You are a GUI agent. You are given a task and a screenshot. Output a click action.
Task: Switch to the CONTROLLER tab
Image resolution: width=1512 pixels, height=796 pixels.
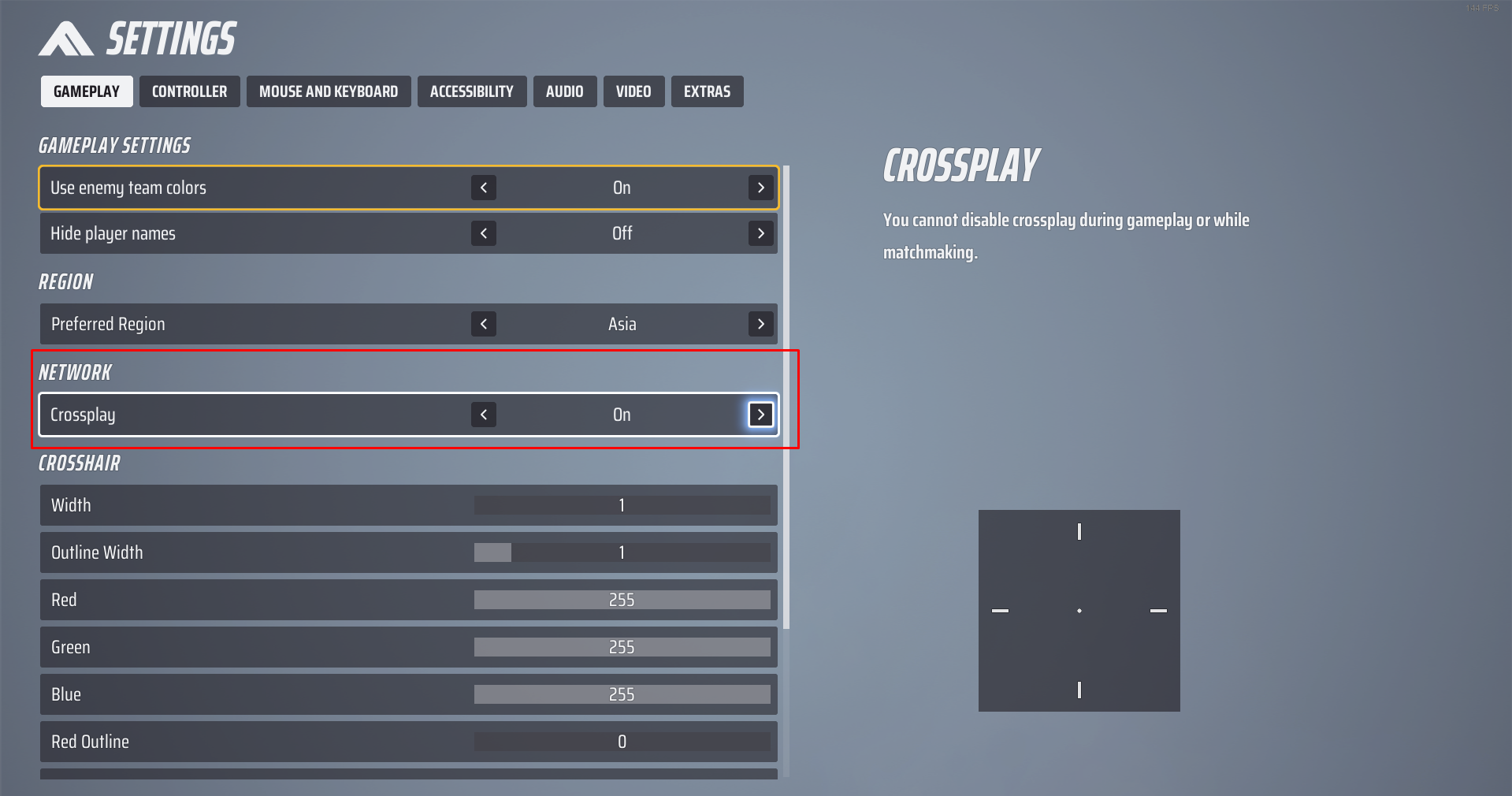click(189, 91)
